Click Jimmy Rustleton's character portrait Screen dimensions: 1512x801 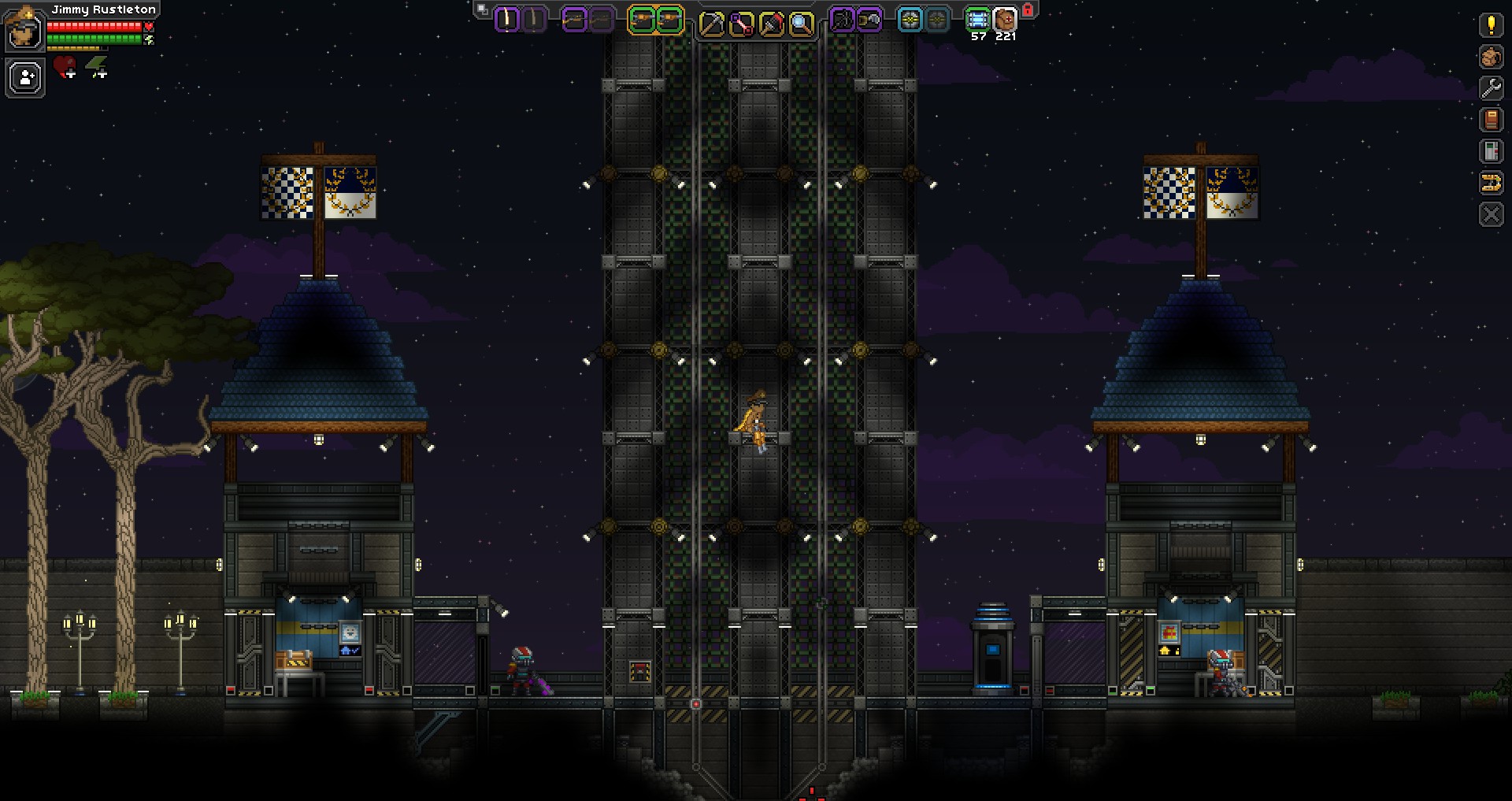[x=24, y=30]
